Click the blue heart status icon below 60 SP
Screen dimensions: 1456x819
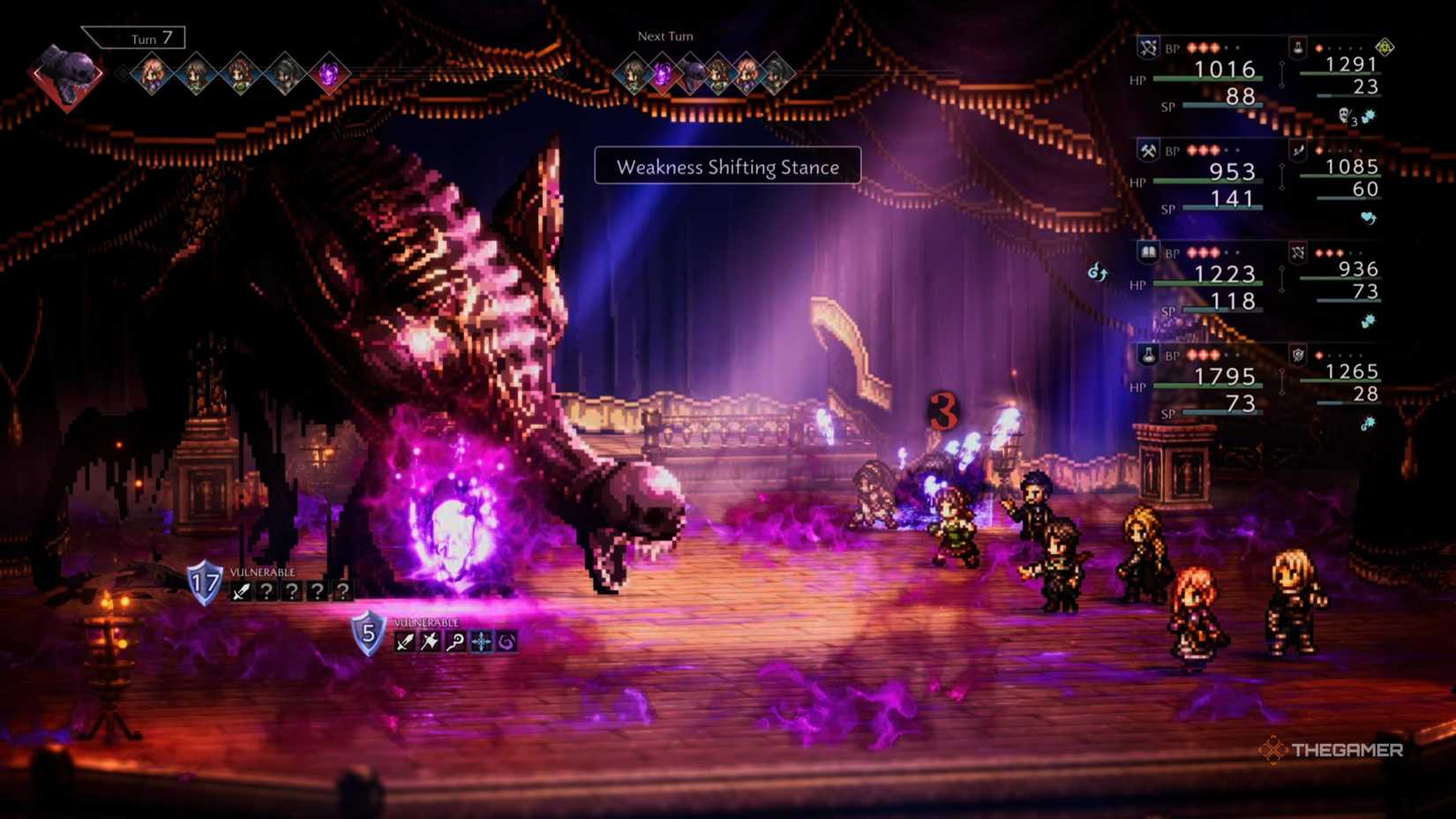click(1367, 217)
